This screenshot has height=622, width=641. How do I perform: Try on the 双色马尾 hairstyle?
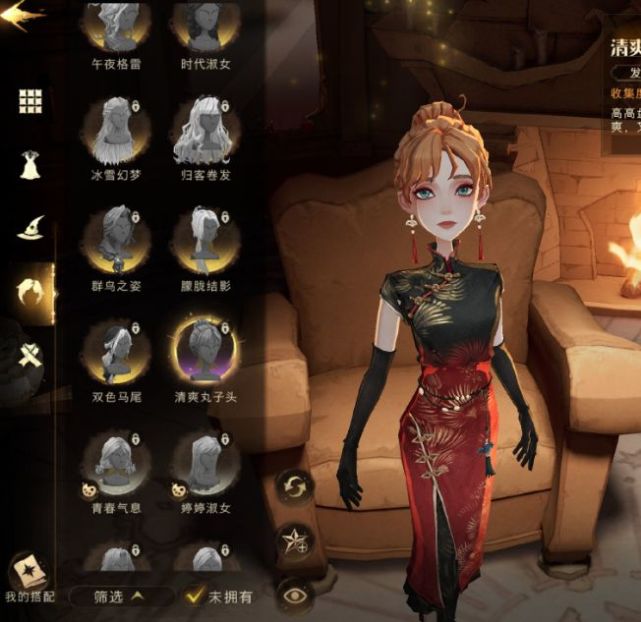tap(117, 351)
